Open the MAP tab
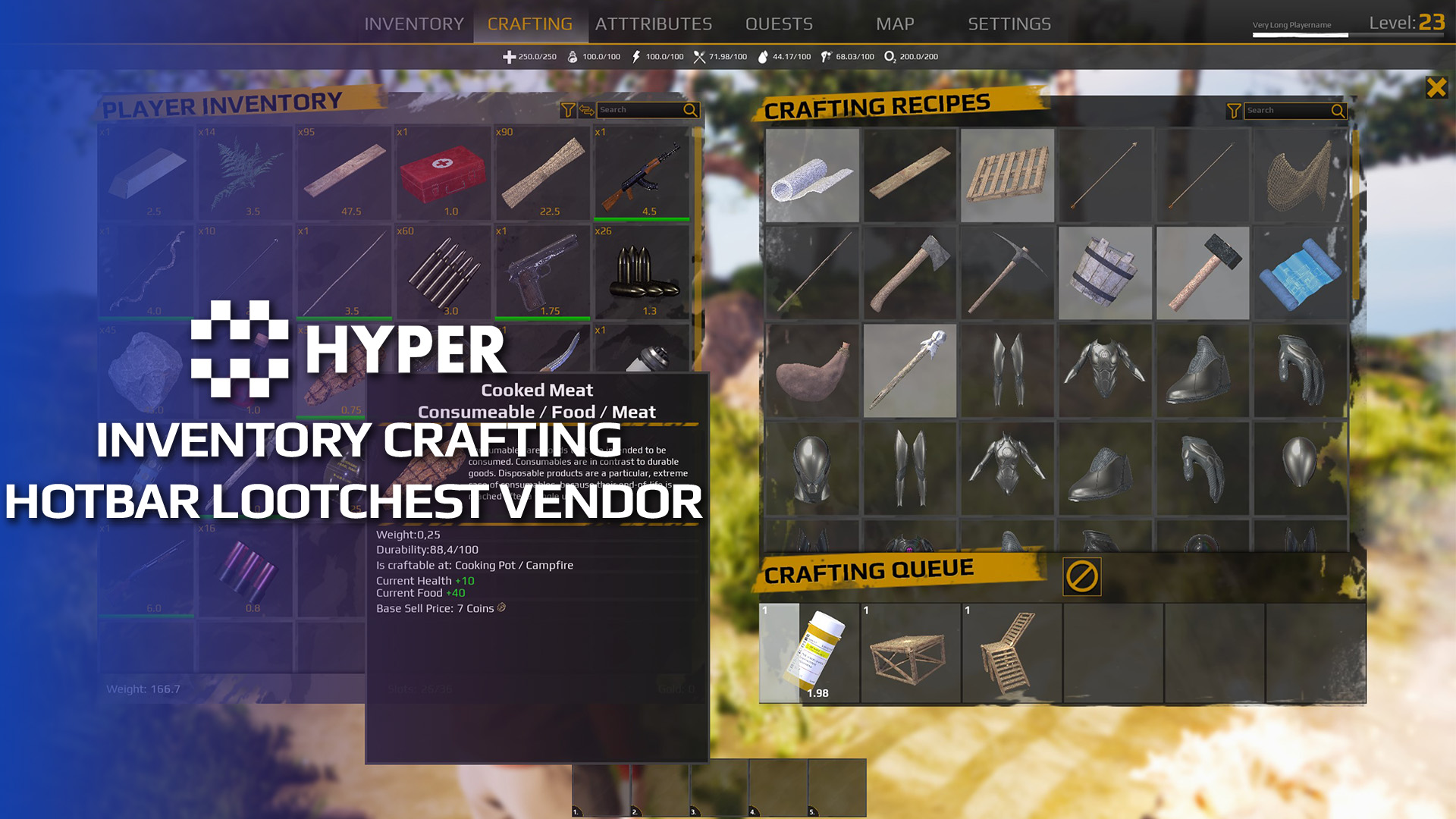Viewport: 1456px width, 819px height. coord(896,23)
